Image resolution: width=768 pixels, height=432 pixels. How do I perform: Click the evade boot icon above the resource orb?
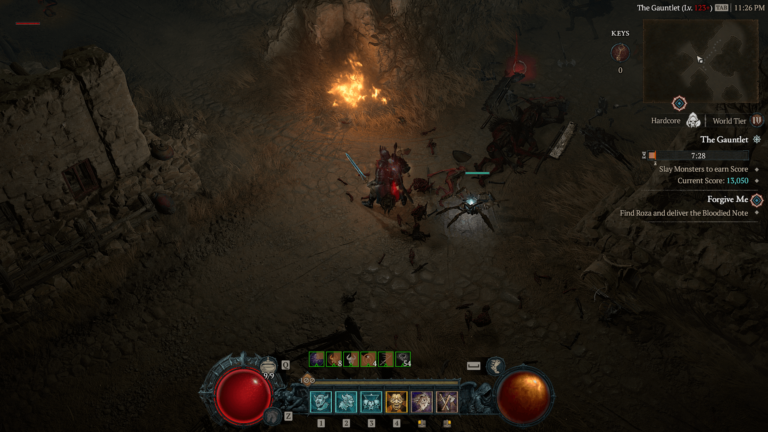494,367
